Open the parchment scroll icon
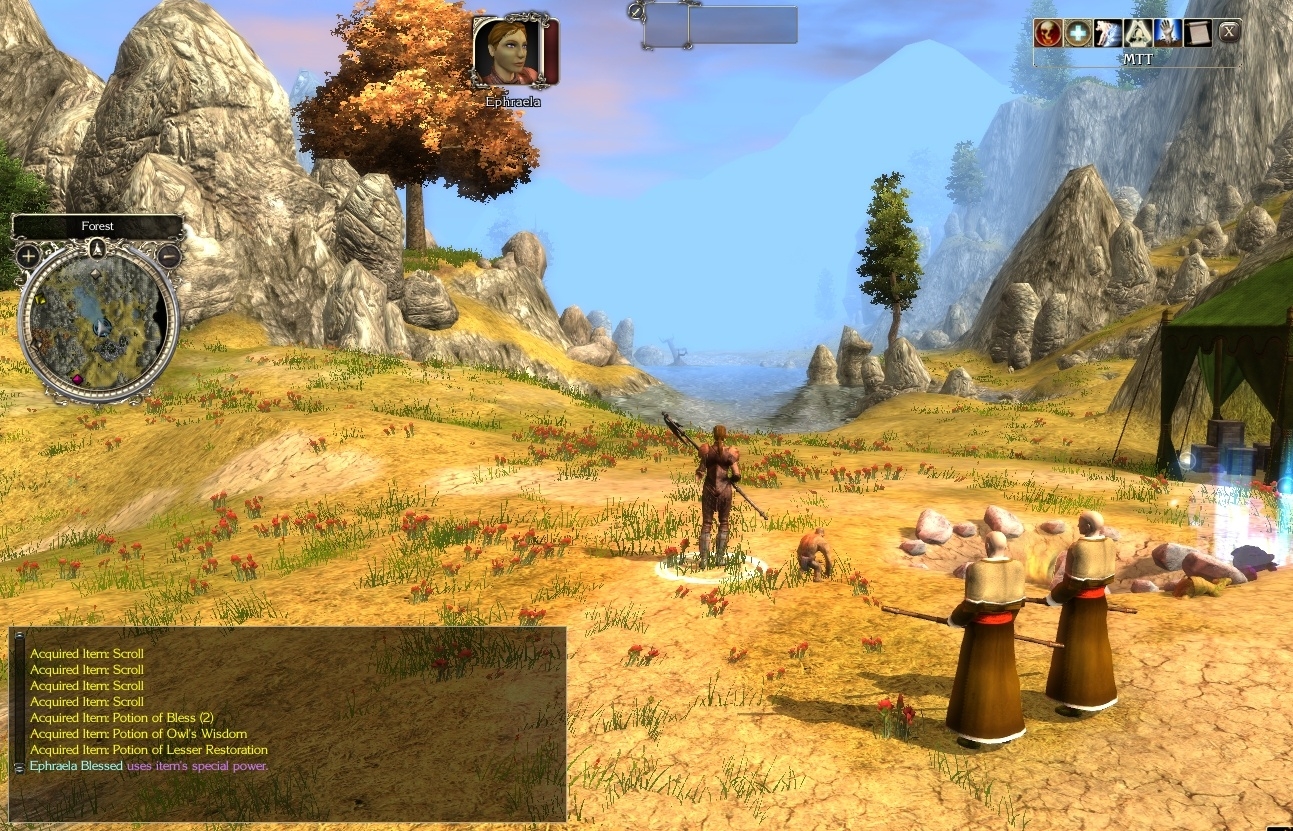1293x831 pixels. (x=1198, y=33)
